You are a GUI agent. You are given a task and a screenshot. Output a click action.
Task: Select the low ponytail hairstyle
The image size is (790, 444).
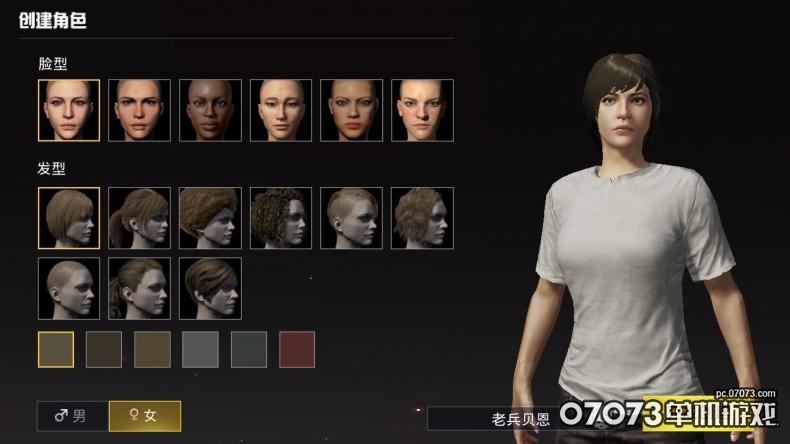point(139,289)
